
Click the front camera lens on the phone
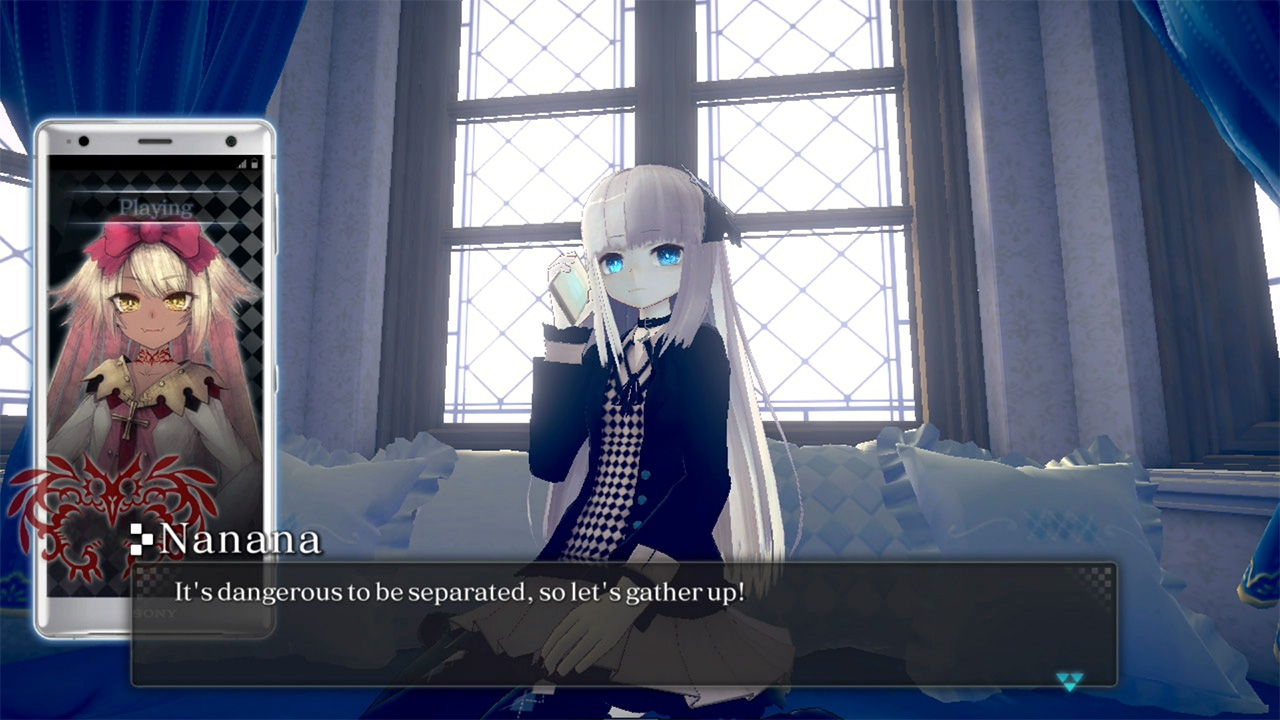[231, 141]
